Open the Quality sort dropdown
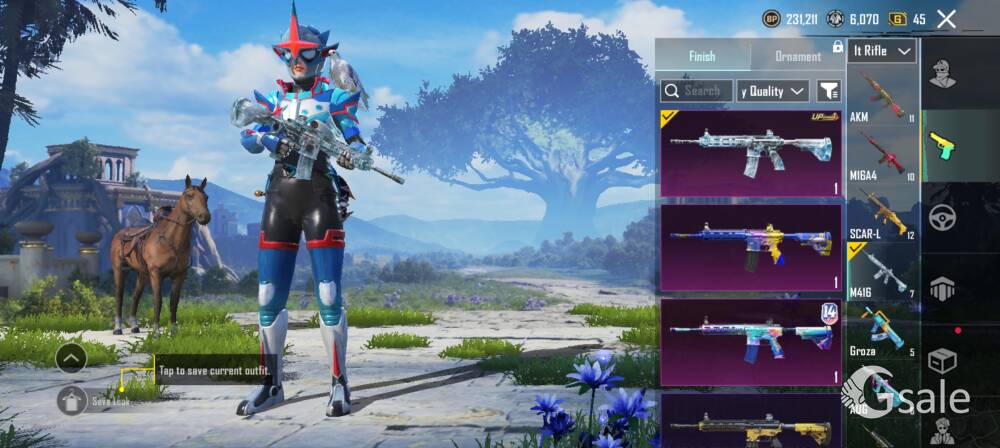 click(772, 91)
